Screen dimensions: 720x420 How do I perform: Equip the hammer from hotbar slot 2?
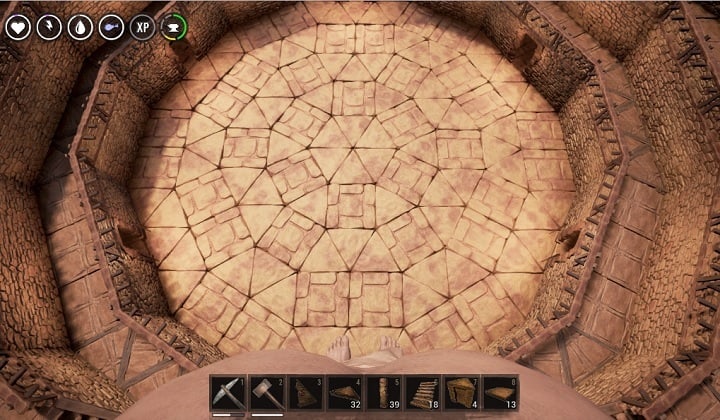click(x=265, y=393)
